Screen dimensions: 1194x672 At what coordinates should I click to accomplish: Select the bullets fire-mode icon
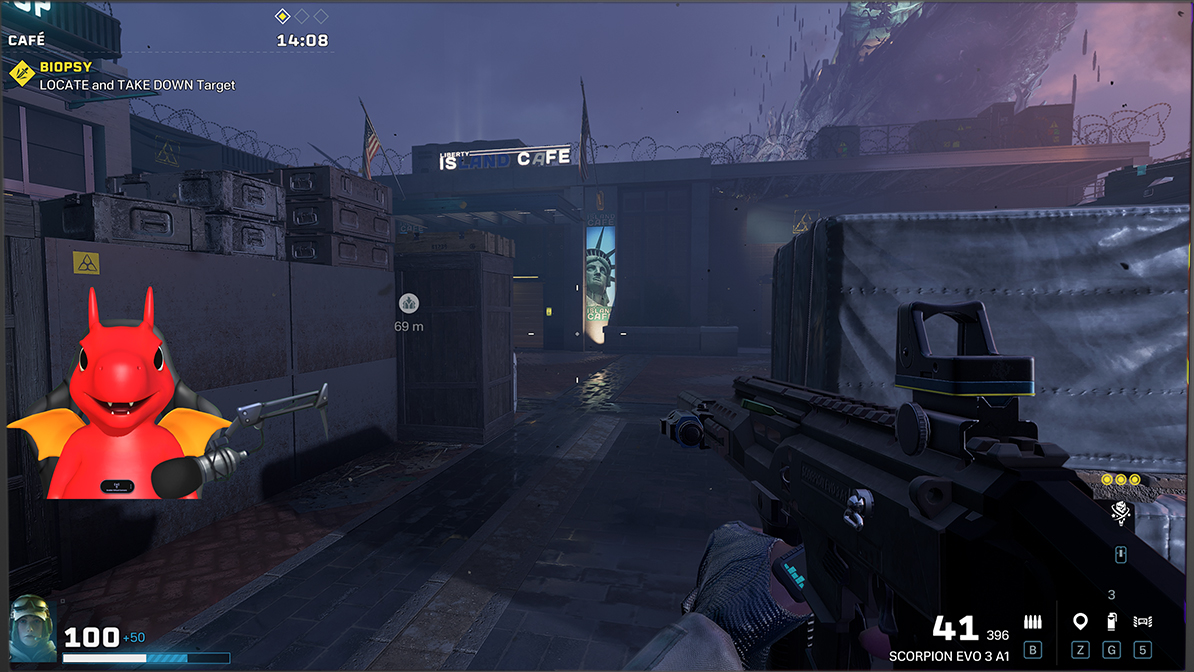tap(1033, 622)
